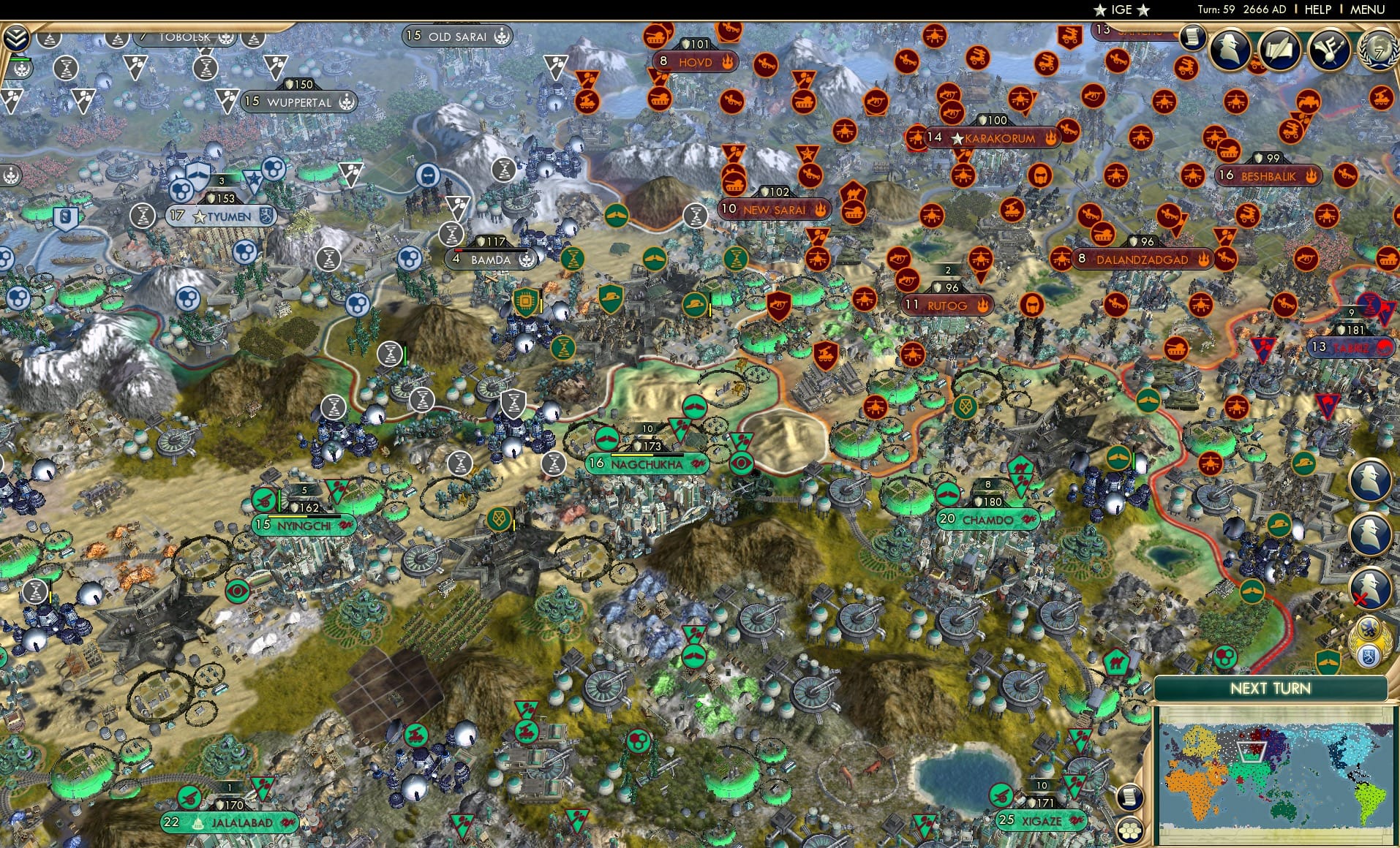Open HELP from the top bar
1400x848 pixels.
tap(1316, 11)
